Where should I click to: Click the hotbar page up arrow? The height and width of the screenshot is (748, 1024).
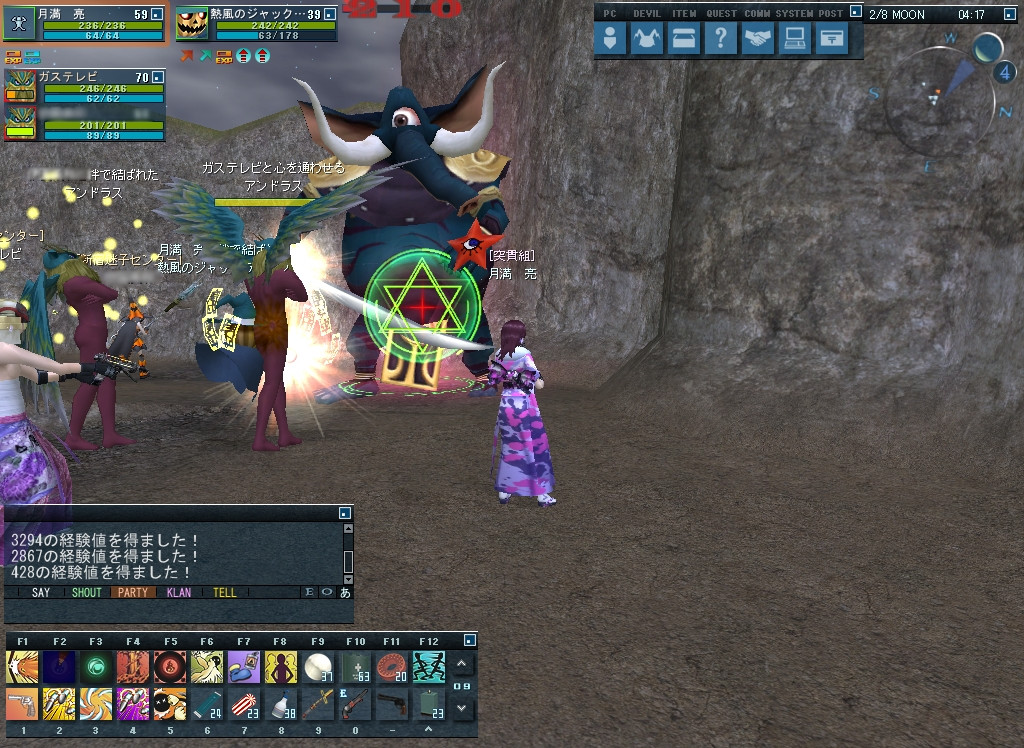[460, 664]
